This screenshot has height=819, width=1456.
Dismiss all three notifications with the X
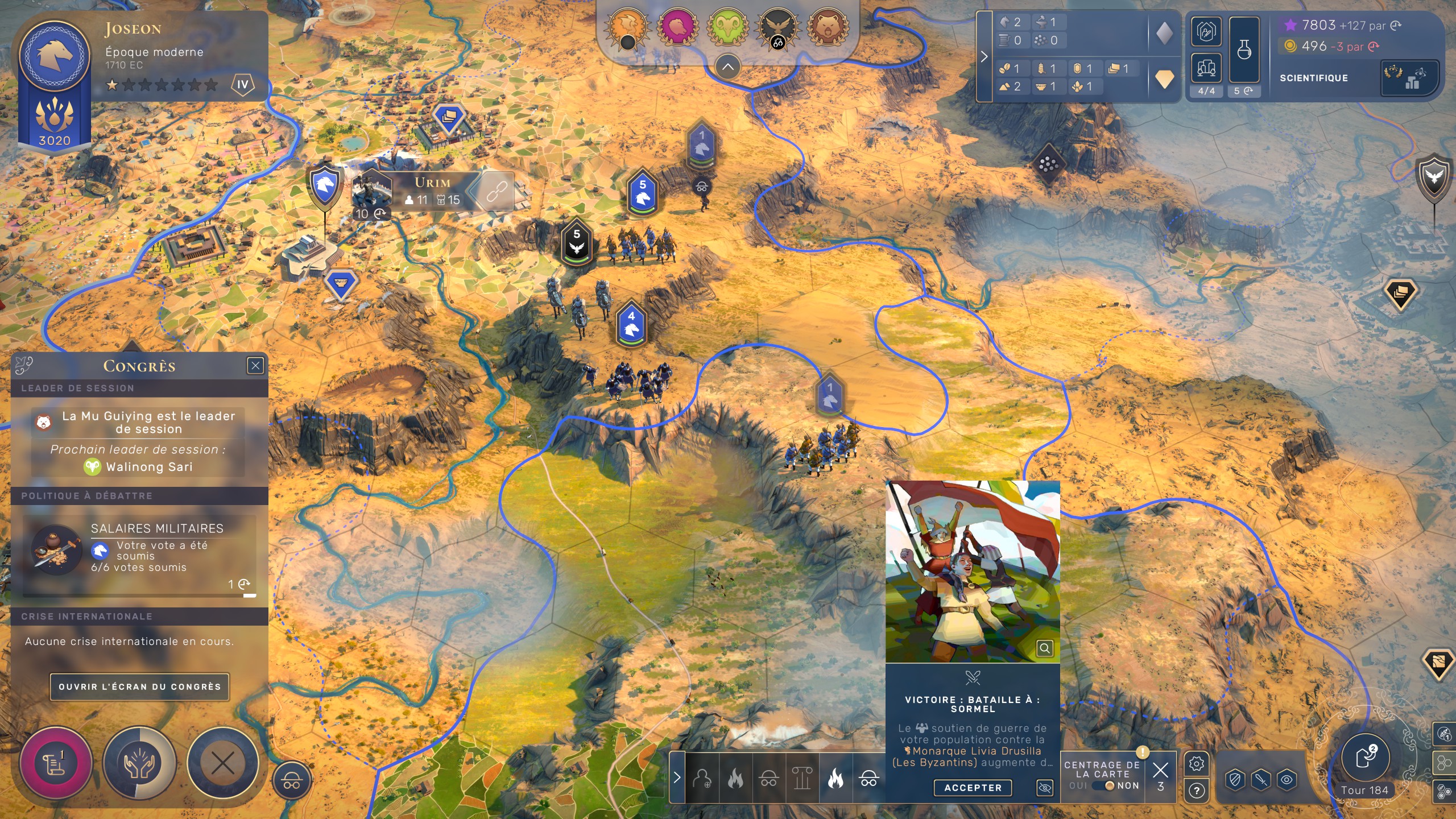point(1160,771)
